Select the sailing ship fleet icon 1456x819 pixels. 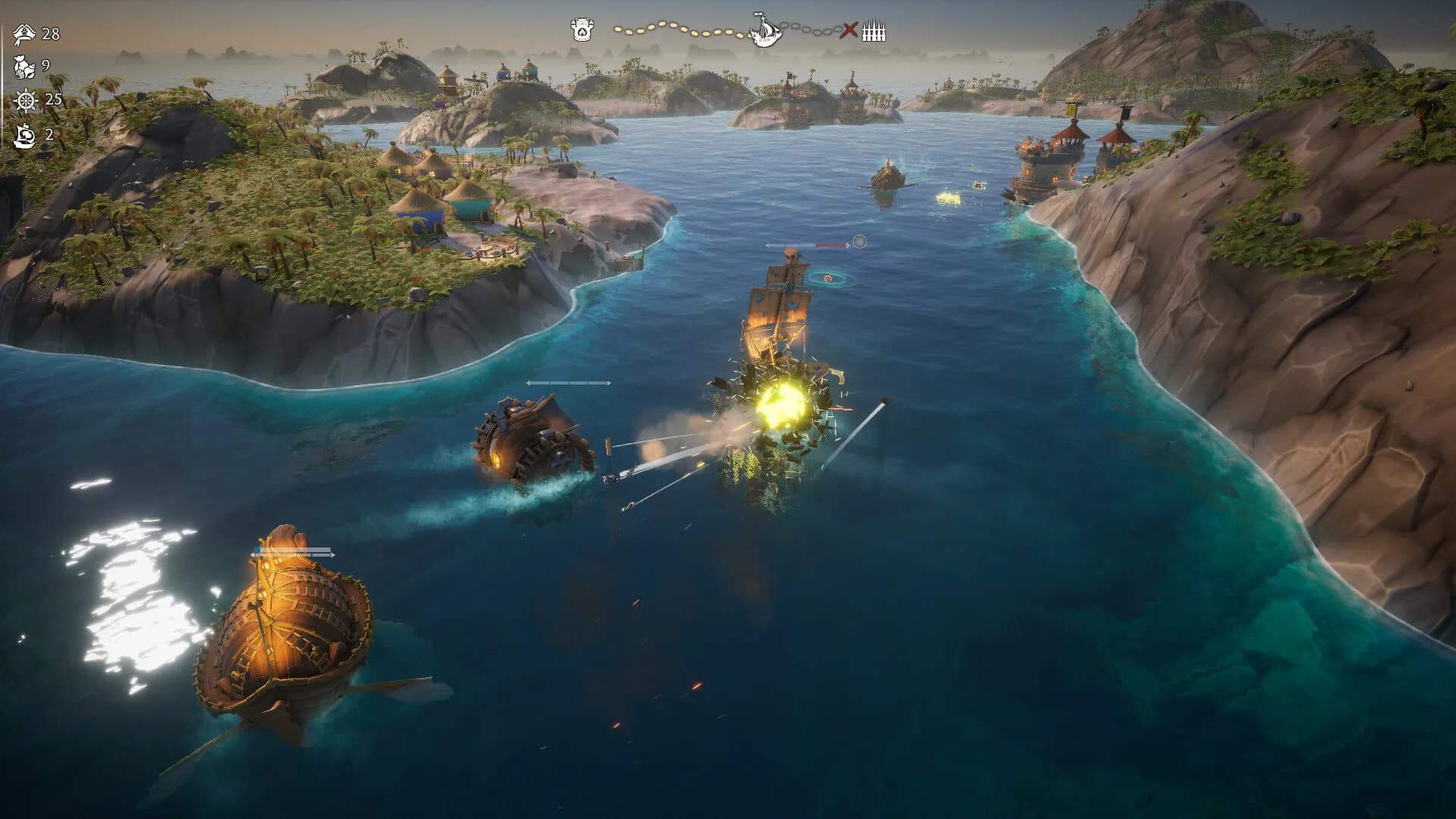(25, 135)
